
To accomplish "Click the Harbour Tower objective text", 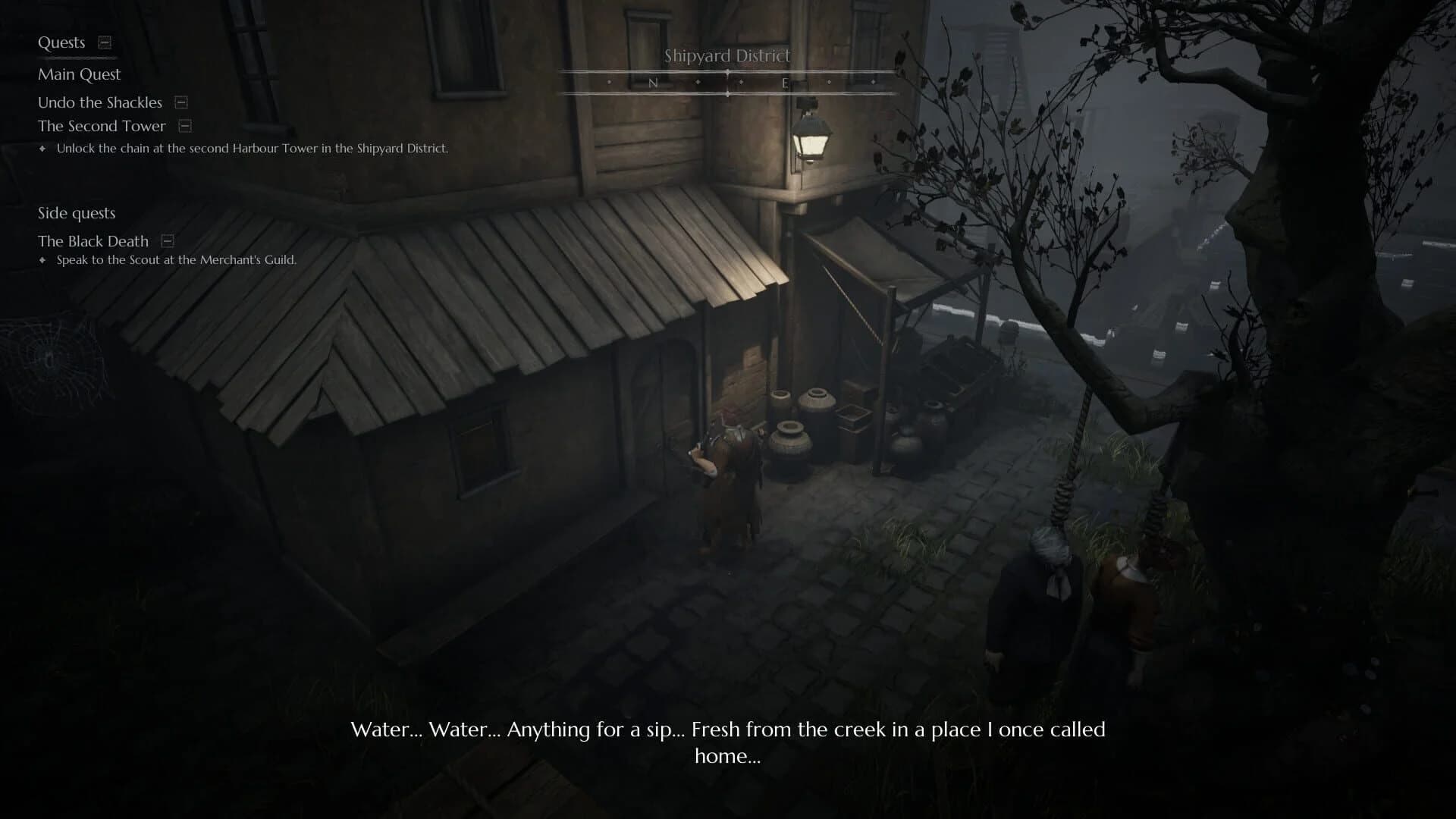I will pos(252,149).
